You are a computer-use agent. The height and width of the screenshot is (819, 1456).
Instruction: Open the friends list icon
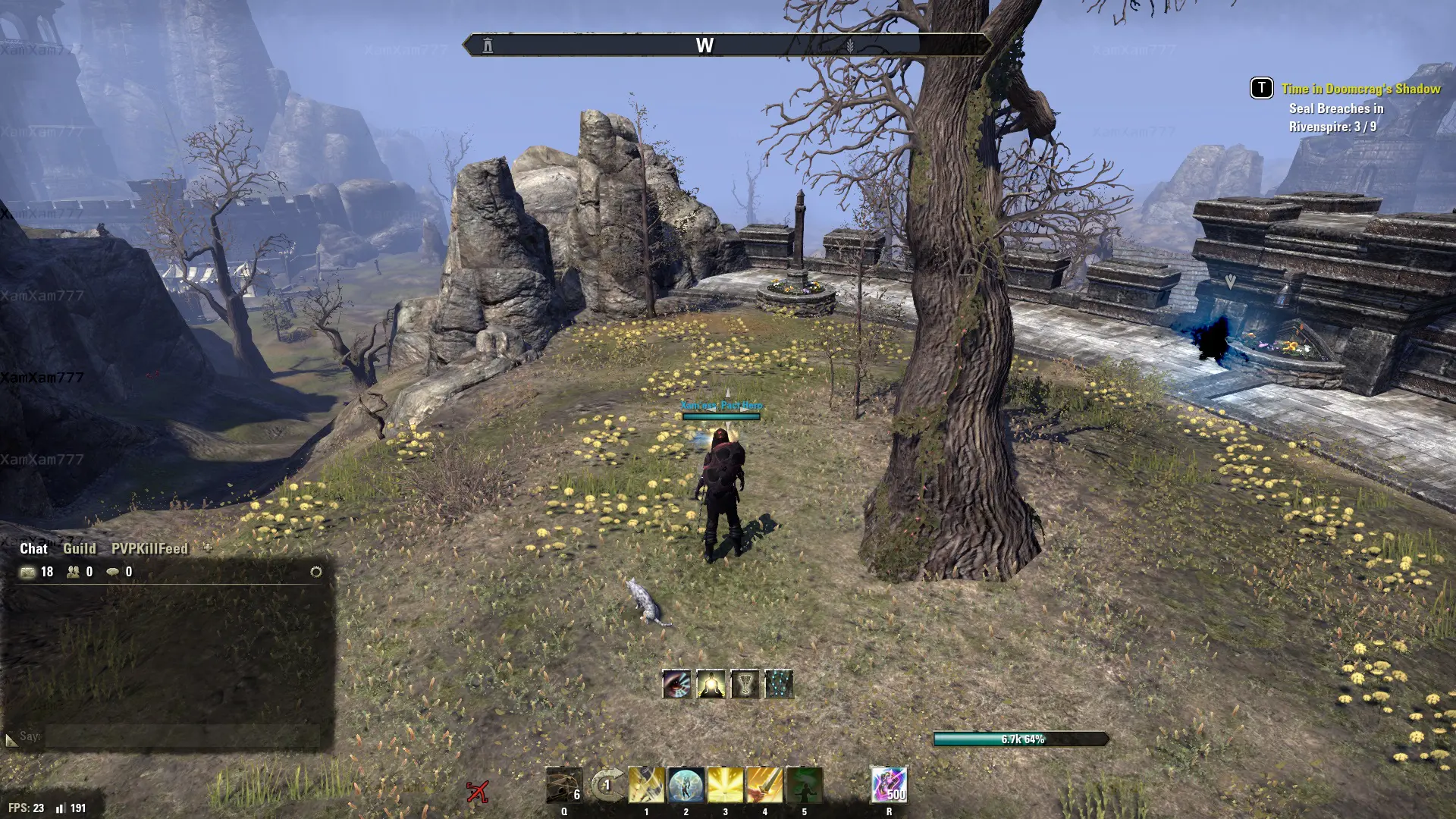pyautogui.click(x=74, y=572)
